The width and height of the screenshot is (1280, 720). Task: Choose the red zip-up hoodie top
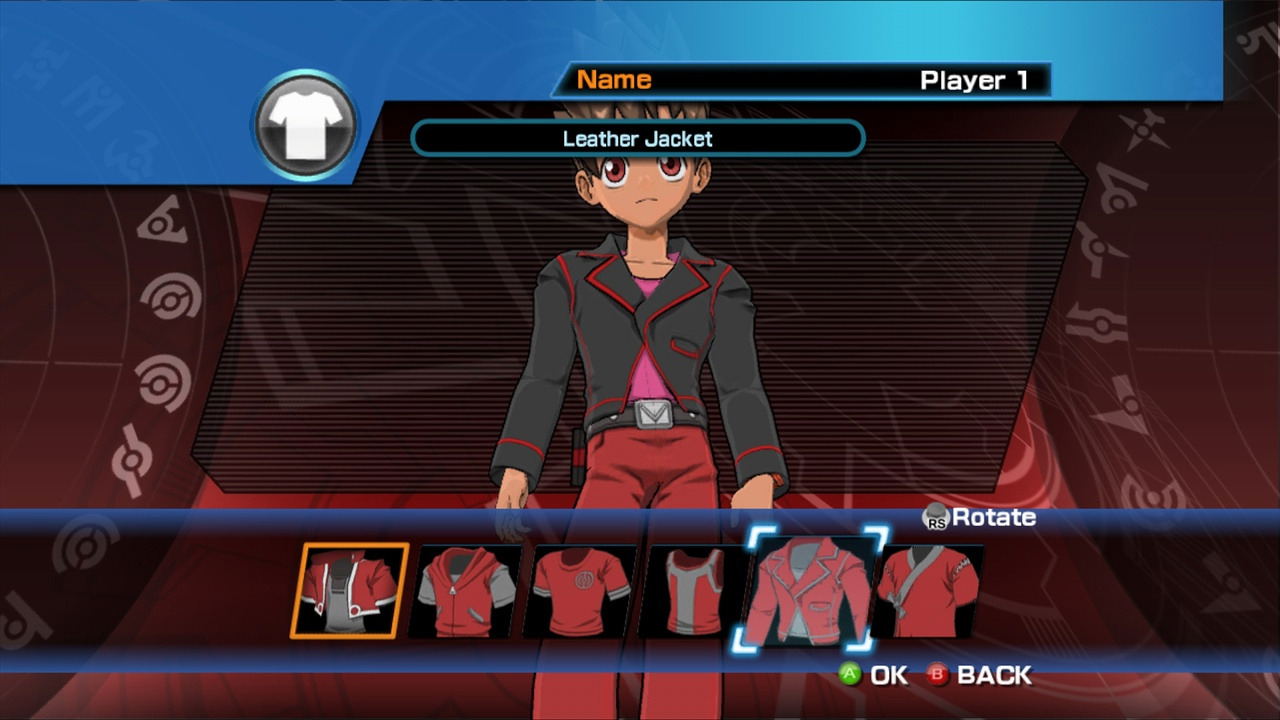pos(465,592)
